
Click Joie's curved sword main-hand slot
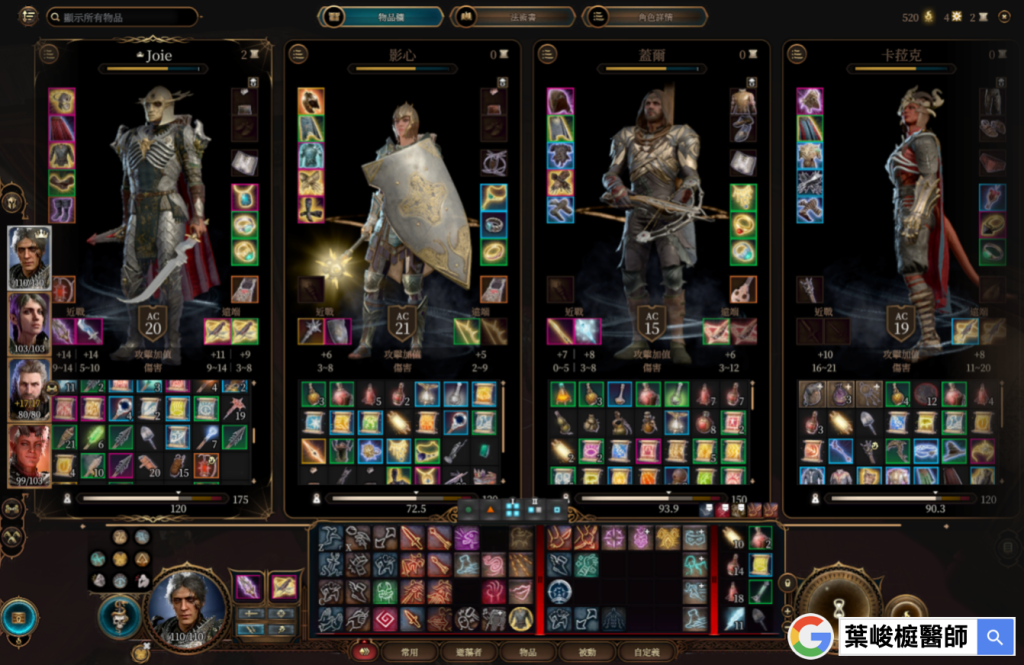(63, 331)
